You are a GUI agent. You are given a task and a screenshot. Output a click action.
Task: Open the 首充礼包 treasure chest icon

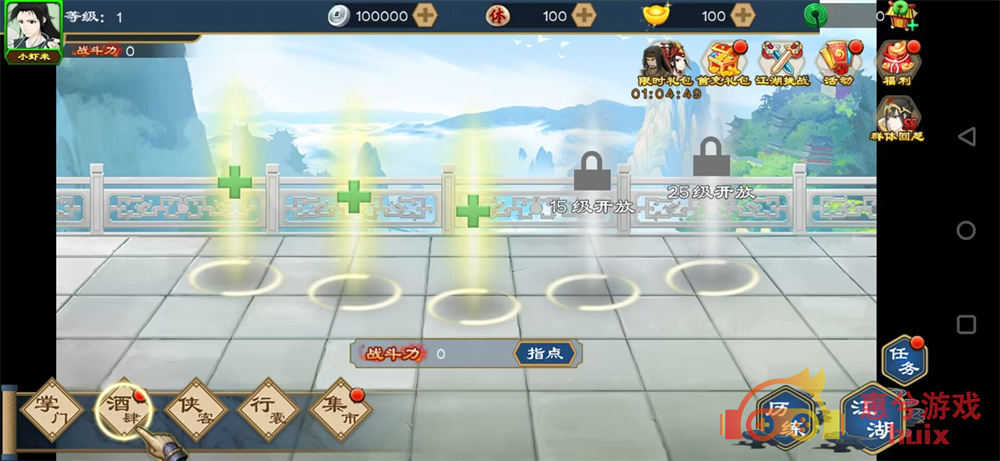click(x=723, y=65)
